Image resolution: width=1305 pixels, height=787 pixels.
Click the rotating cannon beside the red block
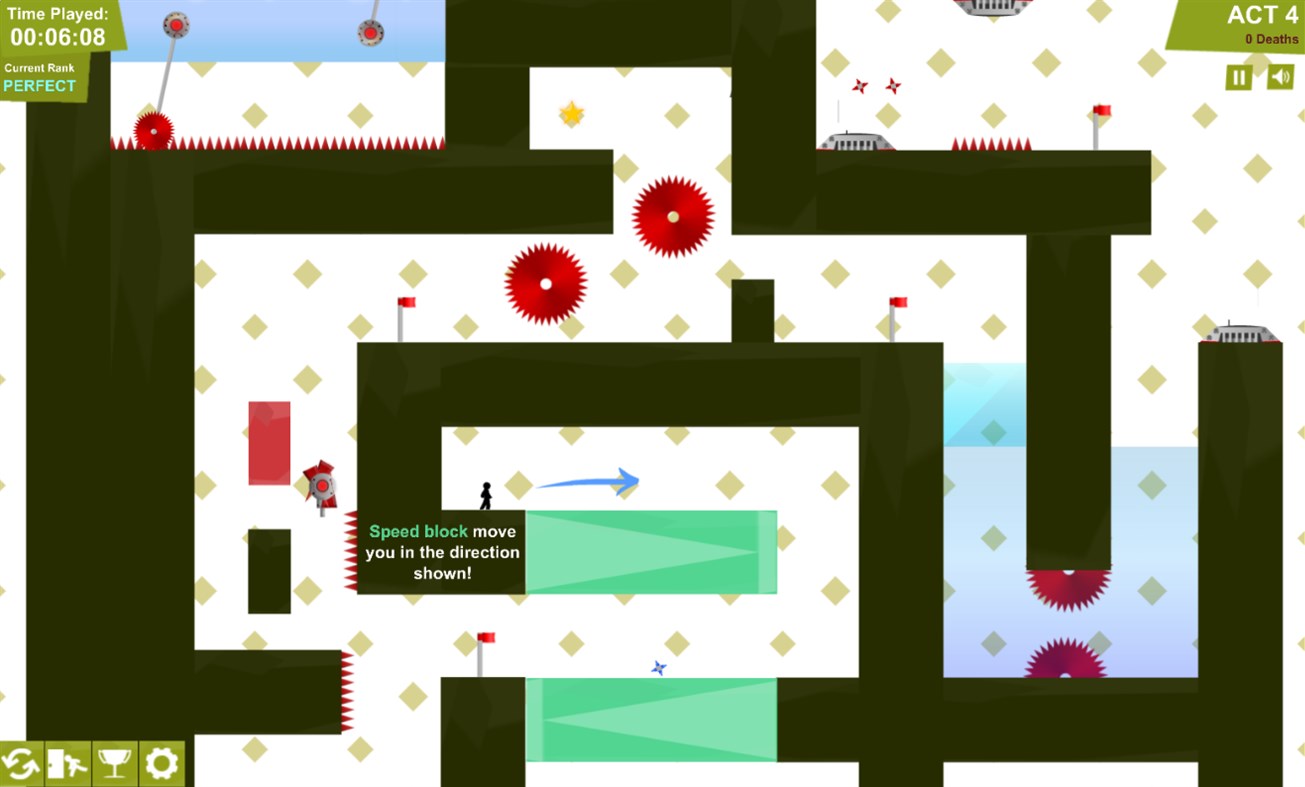(x=320, y=487)
